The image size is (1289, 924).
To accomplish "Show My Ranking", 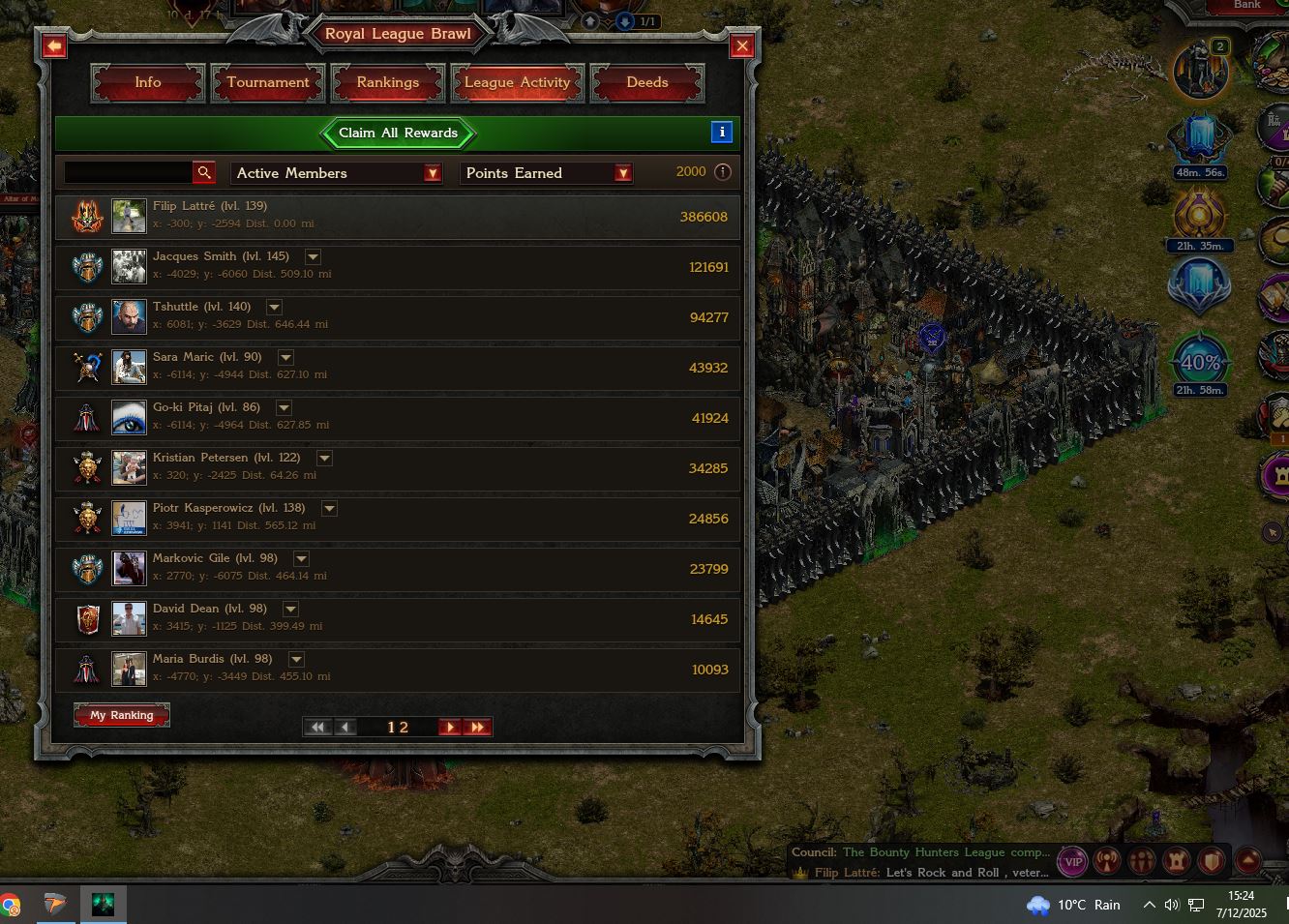I will tap(122, 715).
